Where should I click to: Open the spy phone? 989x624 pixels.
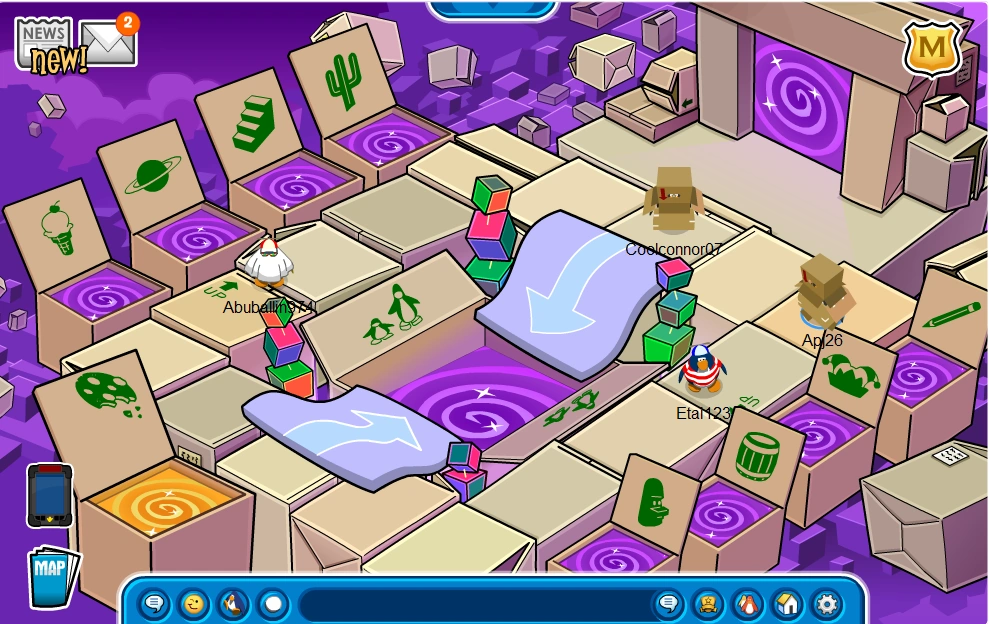click(x=49, y=495)
